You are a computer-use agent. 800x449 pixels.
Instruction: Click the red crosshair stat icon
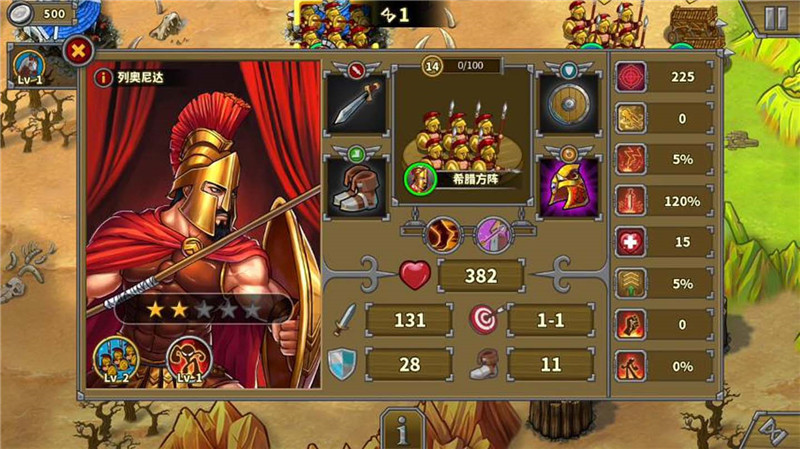(630, 77)
